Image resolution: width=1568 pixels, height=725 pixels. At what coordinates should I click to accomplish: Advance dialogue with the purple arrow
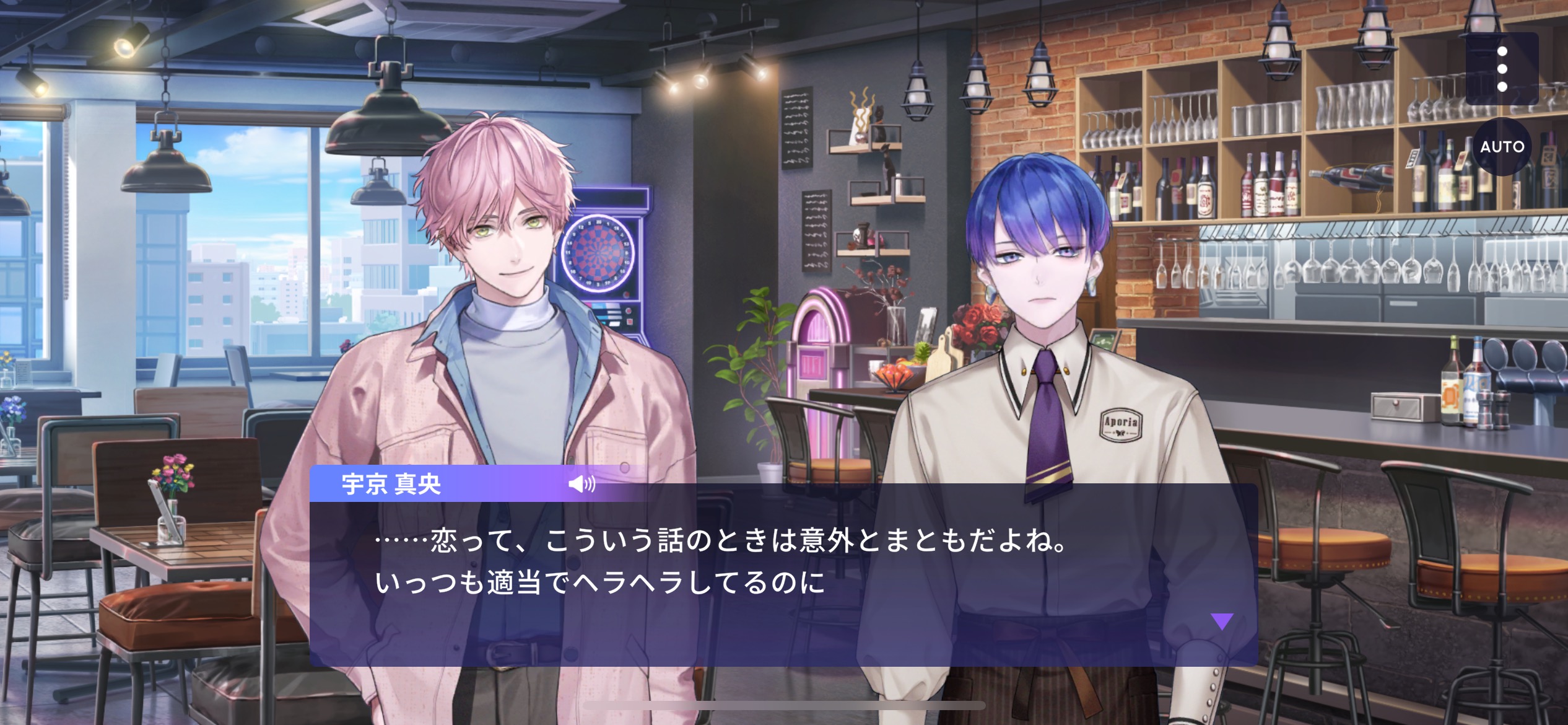click(x=1222, y=621)
